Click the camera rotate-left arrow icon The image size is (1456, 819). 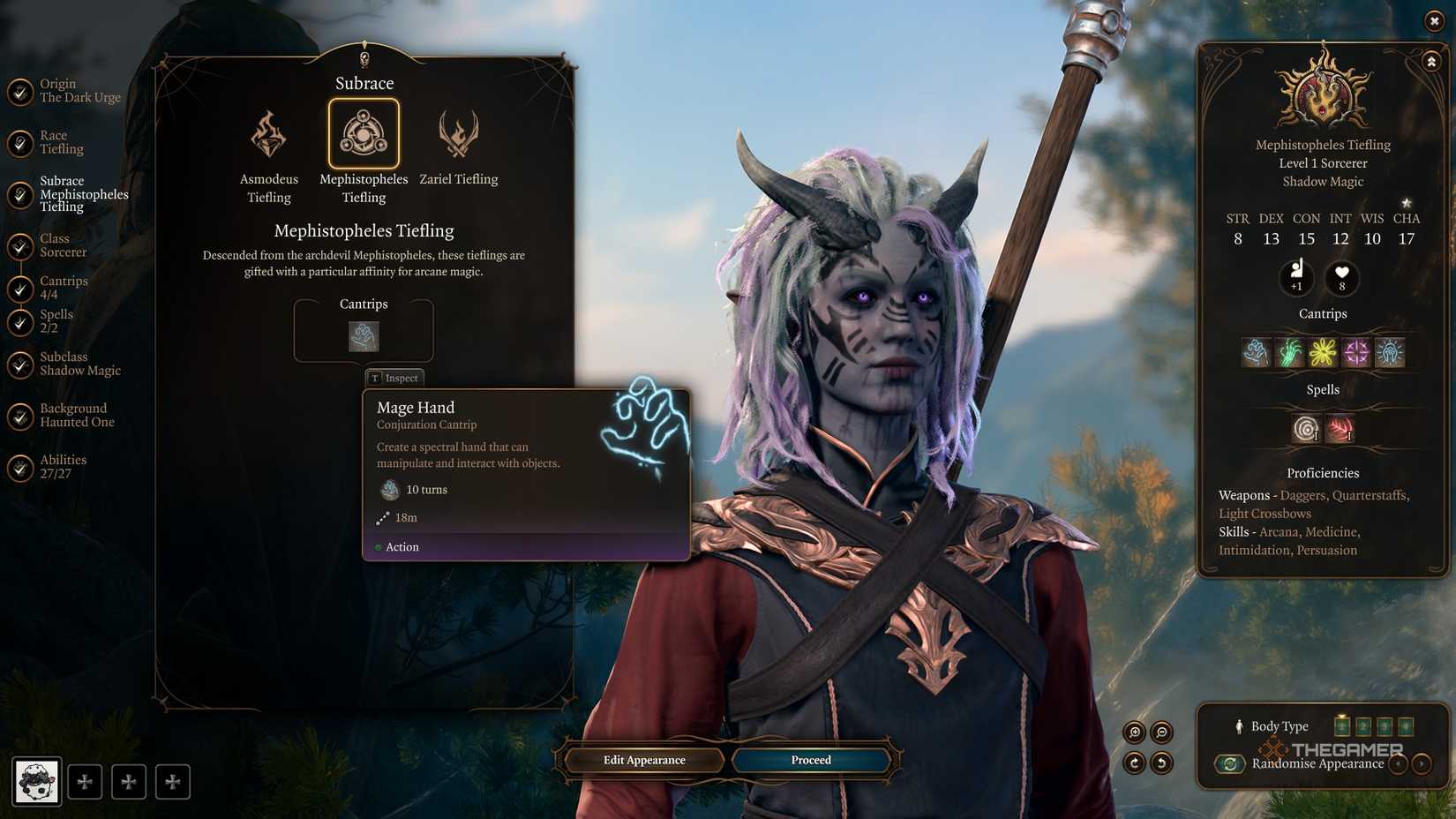pyautogui.click(x=1162, y=764)
